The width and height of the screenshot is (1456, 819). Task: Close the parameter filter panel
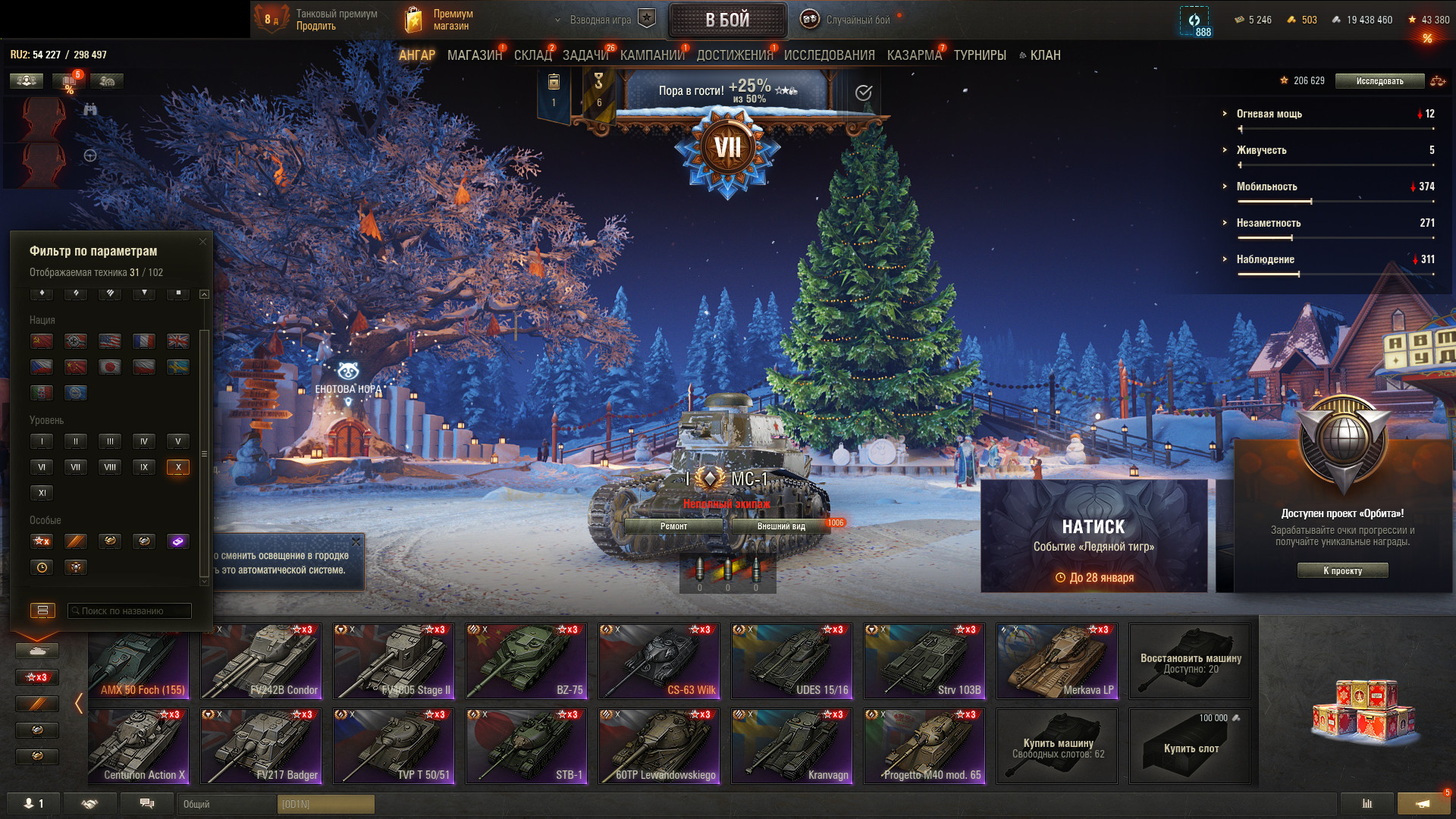coord(202,242)
